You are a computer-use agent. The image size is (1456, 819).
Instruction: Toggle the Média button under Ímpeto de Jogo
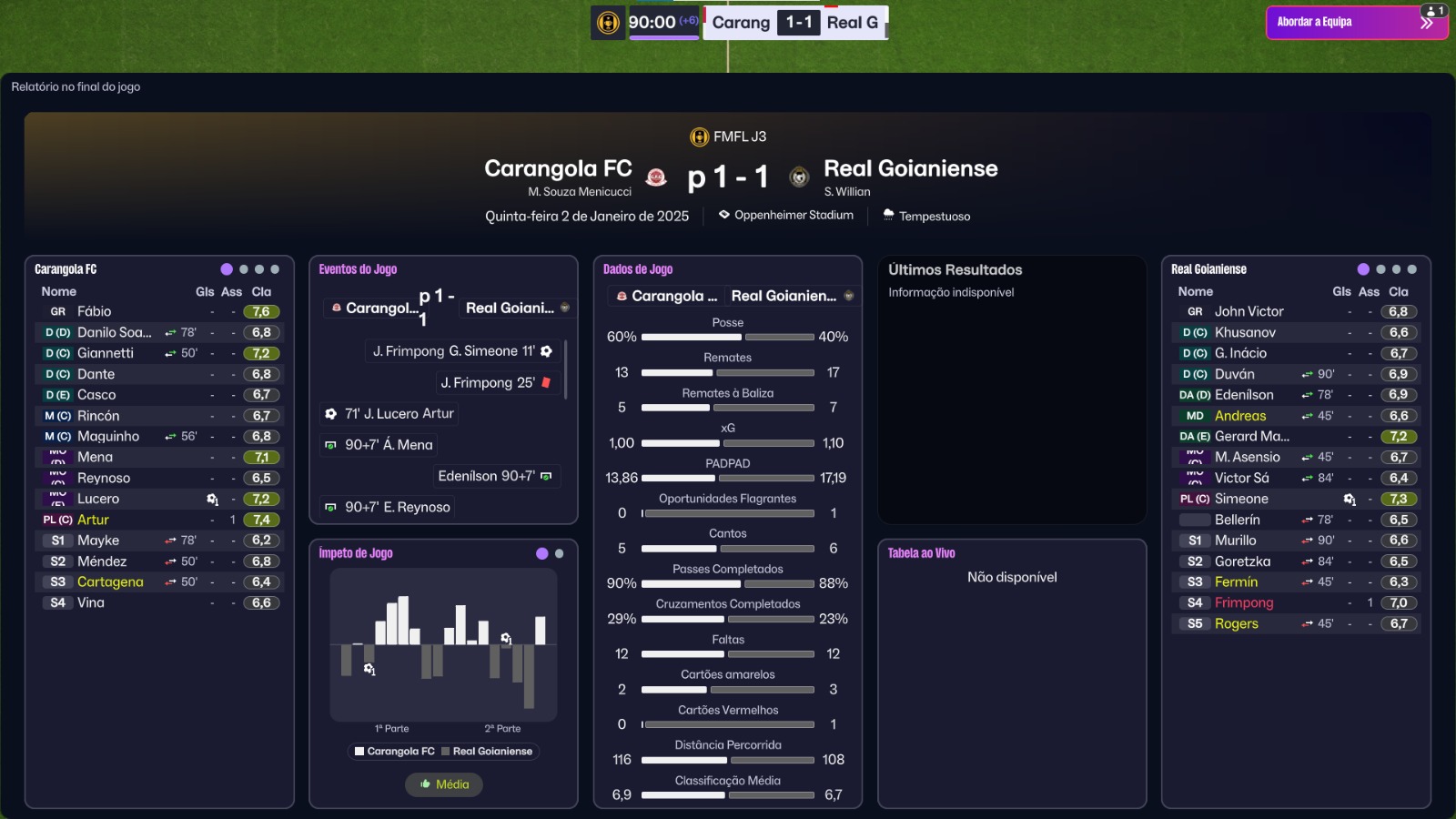point(444,784)
